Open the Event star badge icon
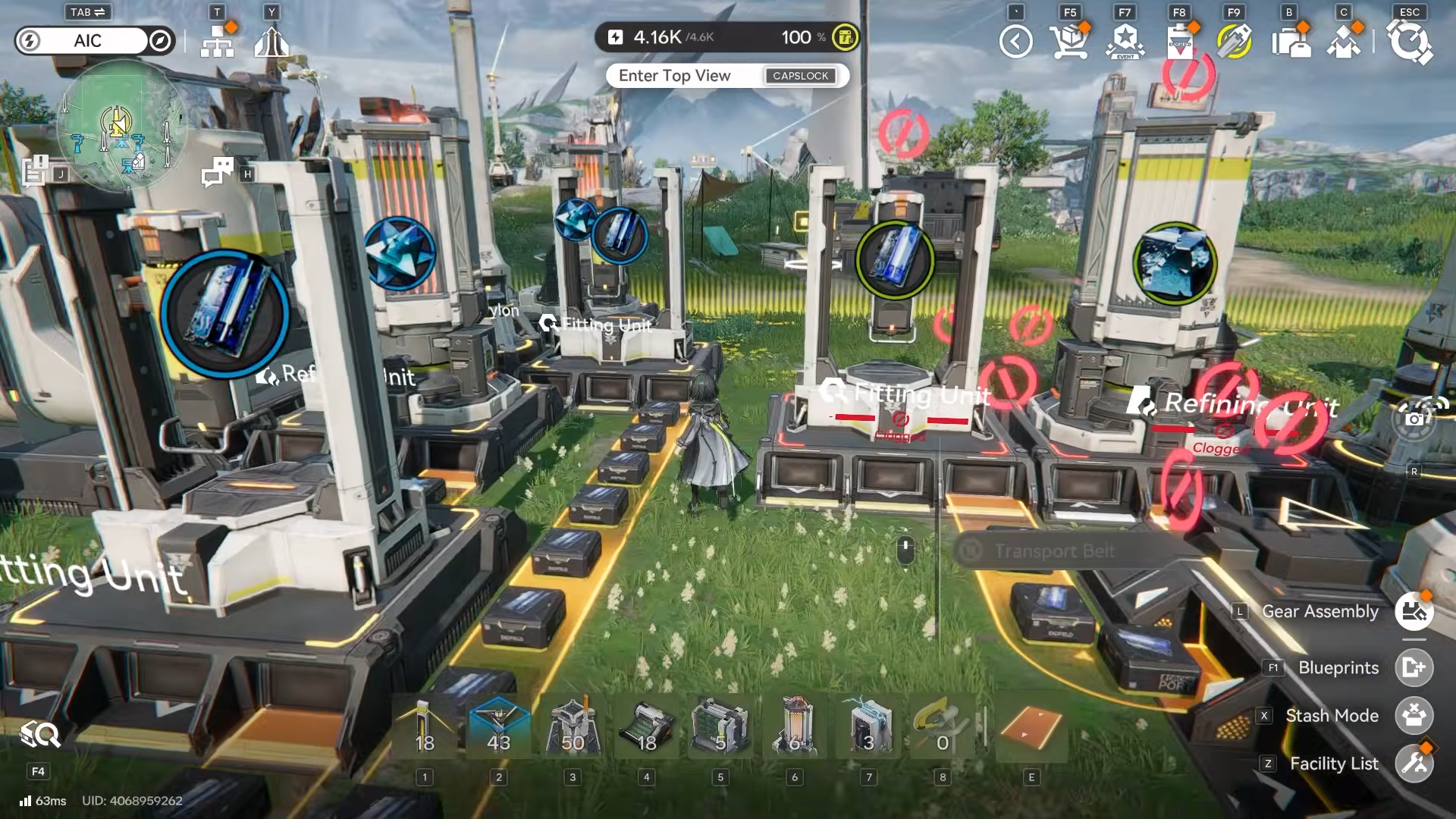The height and width of the screenshot is (819, 1456). pyautogui.click(x=1125, y=42)
